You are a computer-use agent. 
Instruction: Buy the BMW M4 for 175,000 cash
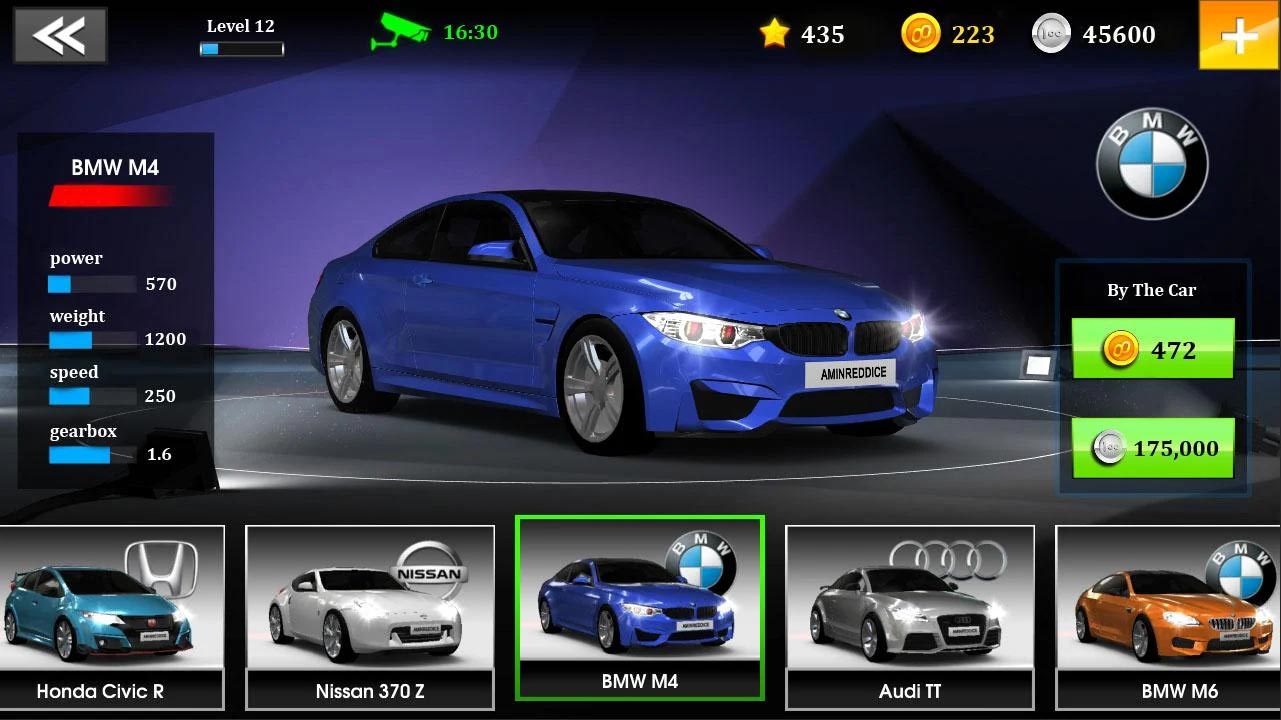click(1152, 448)
